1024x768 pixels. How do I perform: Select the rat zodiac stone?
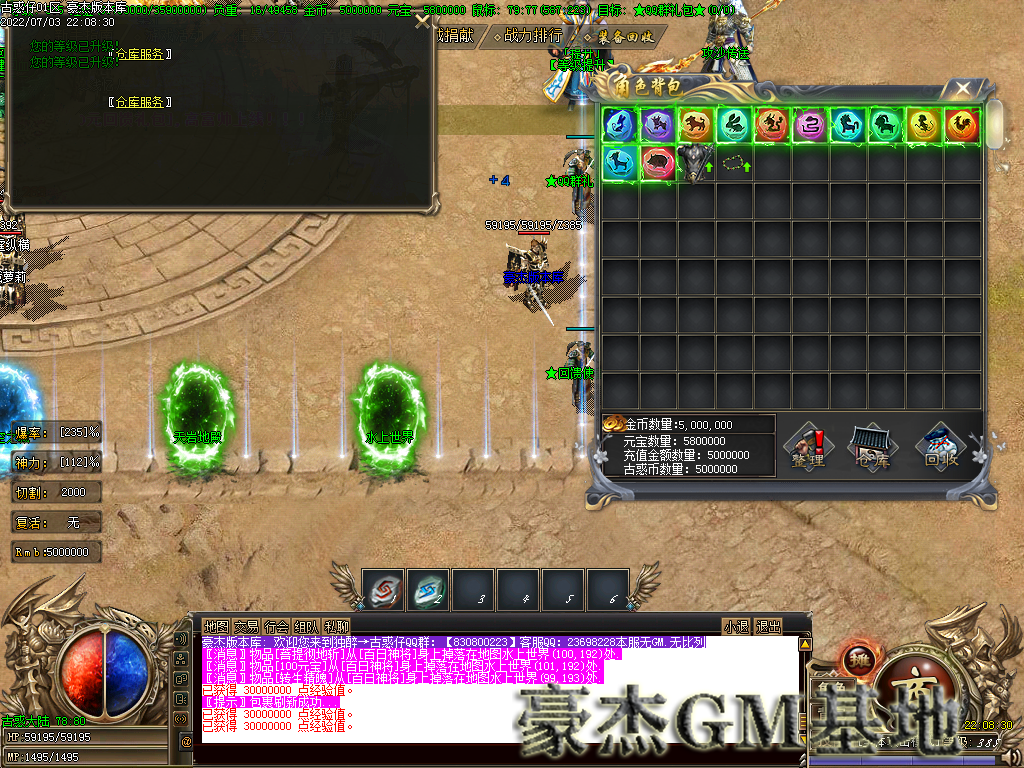620,125
